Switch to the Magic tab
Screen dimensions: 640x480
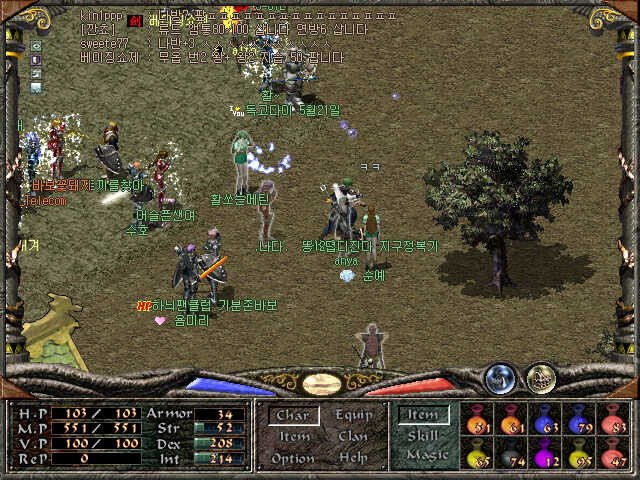click(424, 455)
